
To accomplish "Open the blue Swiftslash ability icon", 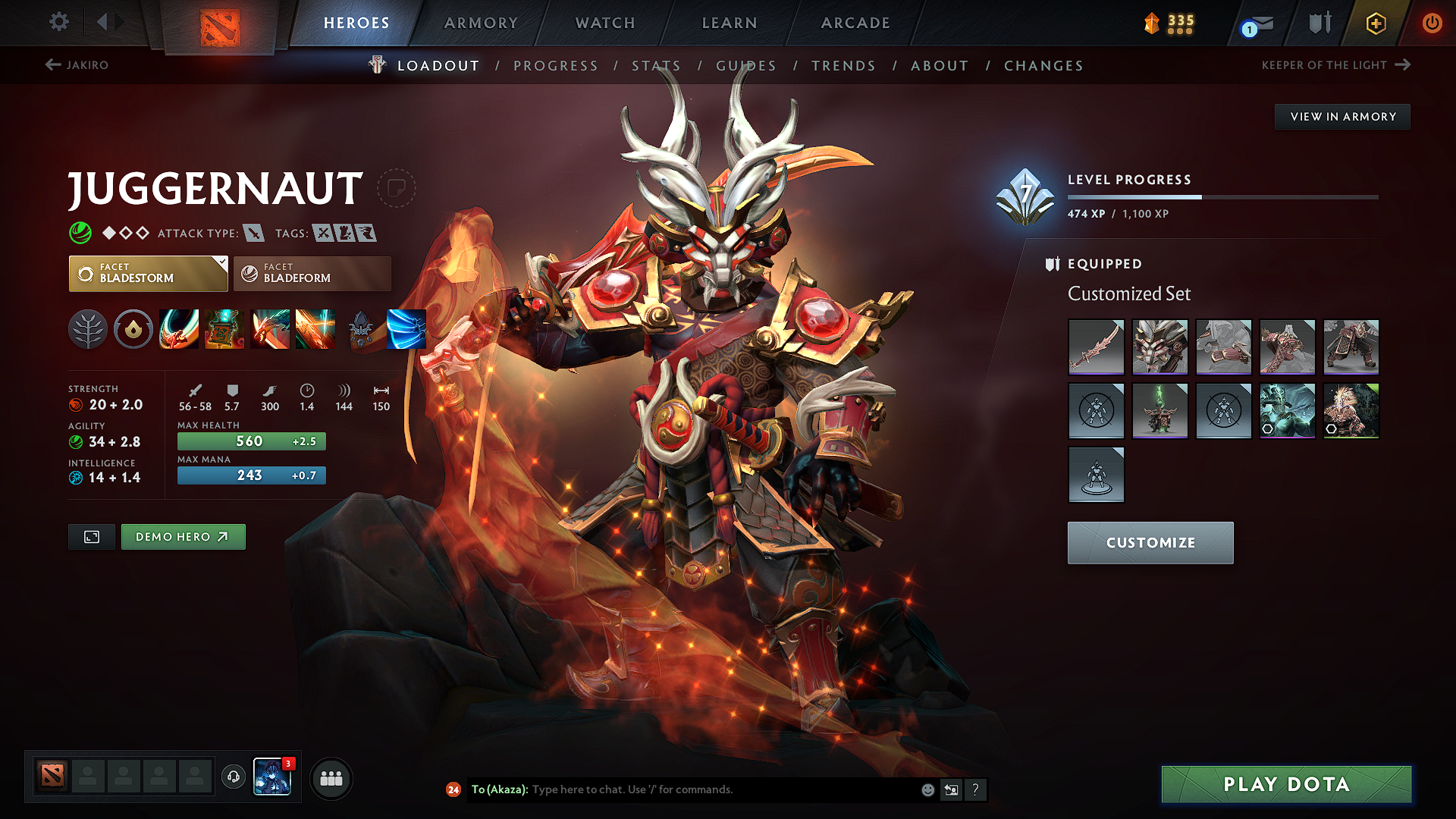I will tap(406, 329).
